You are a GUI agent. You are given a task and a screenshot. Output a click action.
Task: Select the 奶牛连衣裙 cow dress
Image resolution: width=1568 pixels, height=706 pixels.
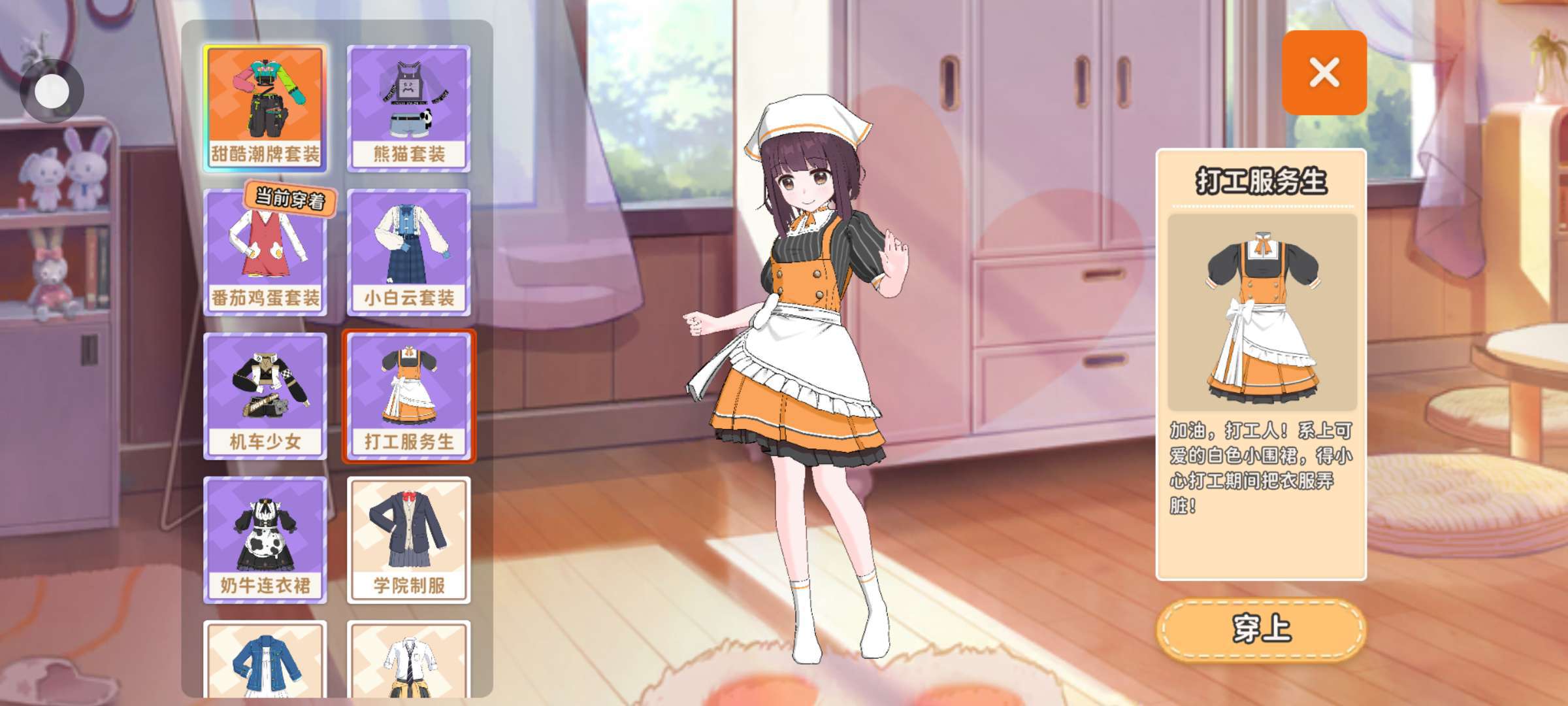coord(265,540)
